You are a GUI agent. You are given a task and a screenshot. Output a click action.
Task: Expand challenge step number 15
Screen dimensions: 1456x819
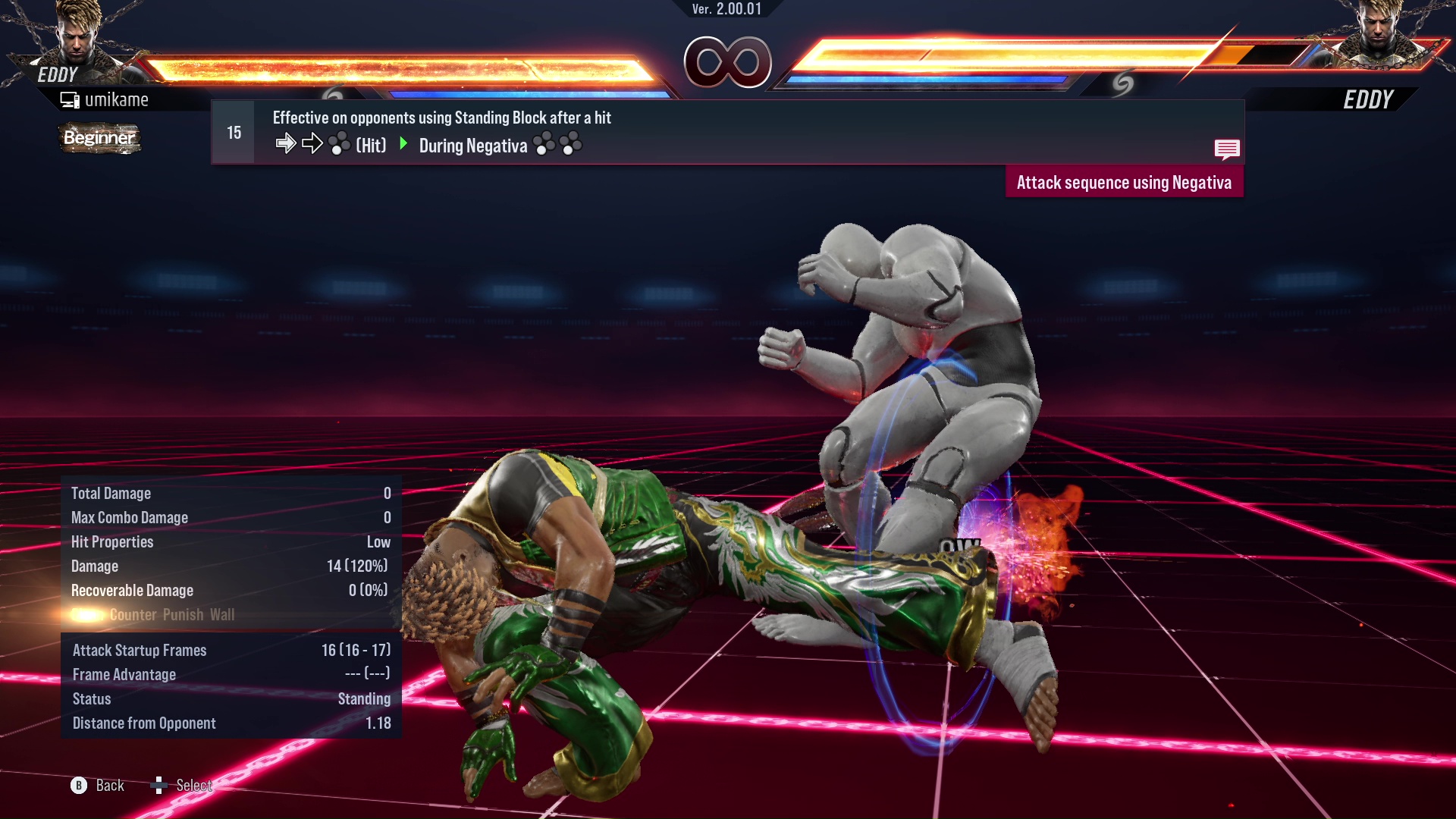(x=232, y=131)
